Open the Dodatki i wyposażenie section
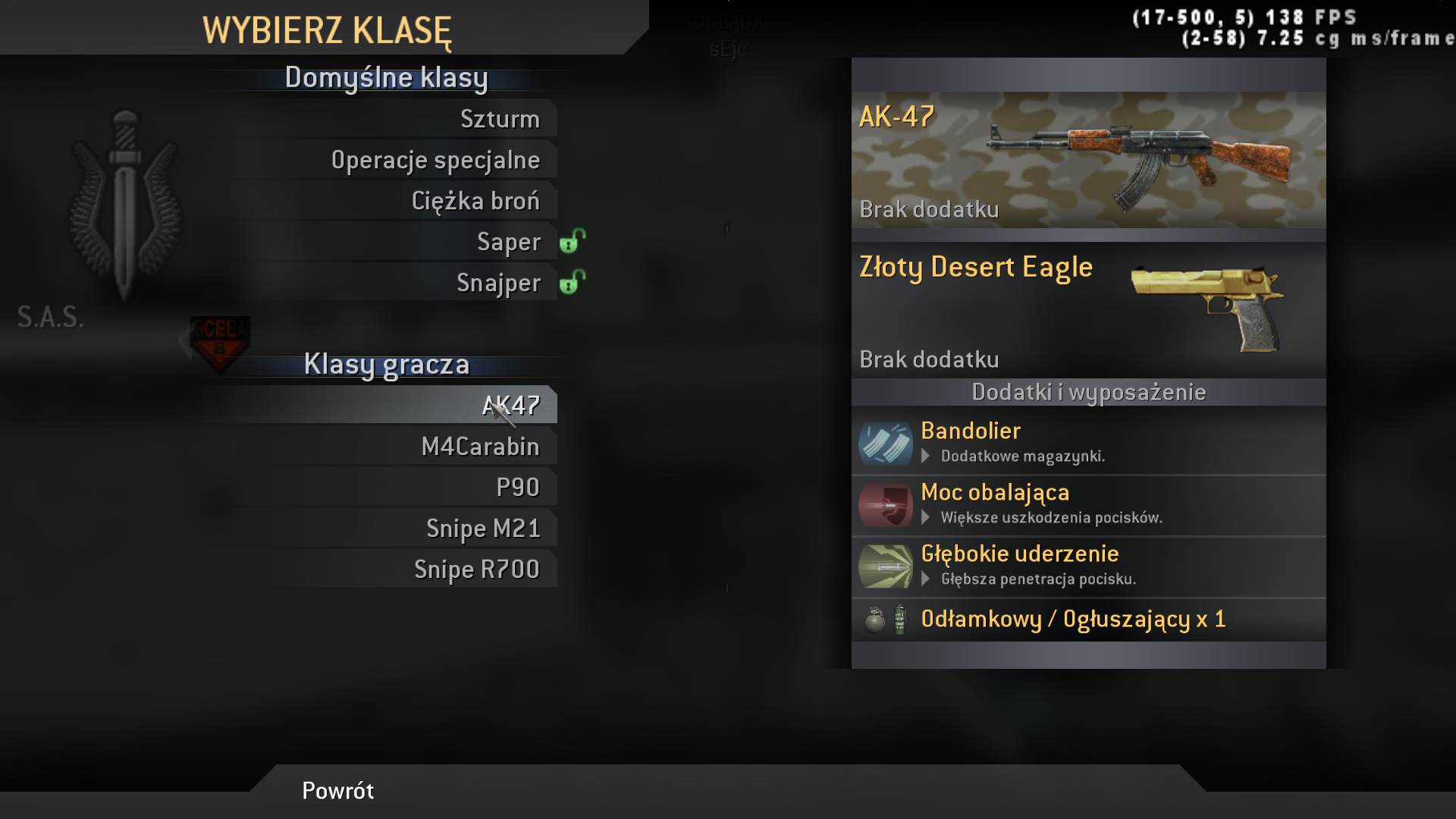 pyautogui.click(x=1088, y=392)
